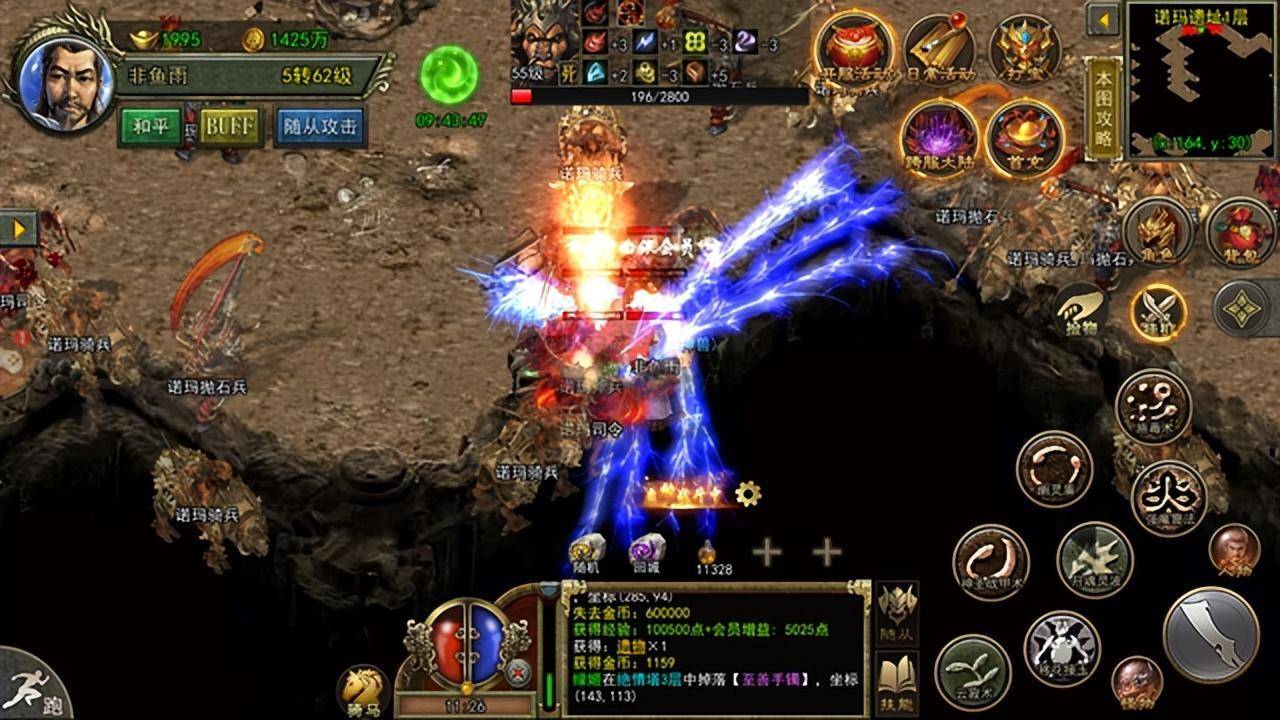Open the 角色 character sheet
Image resolution: width=1280 pixels, height=720 pixels.
click(x=1159, y=231)
